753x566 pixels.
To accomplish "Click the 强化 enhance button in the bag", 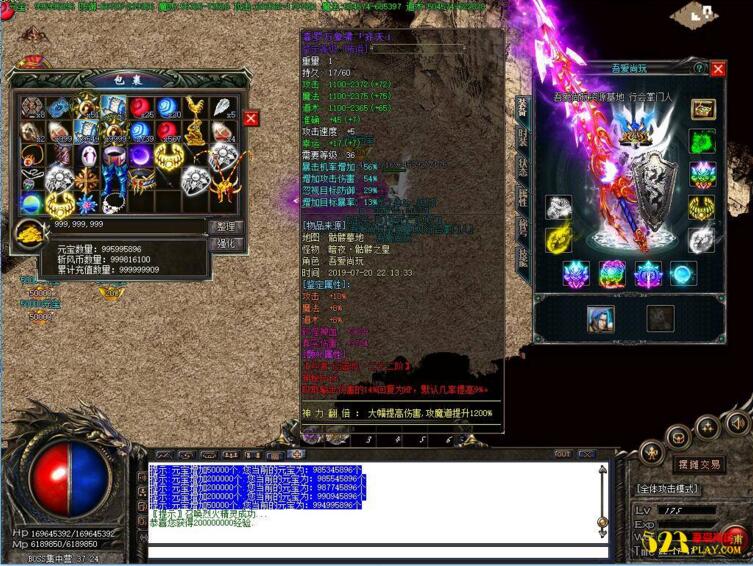I will point(225,243).
